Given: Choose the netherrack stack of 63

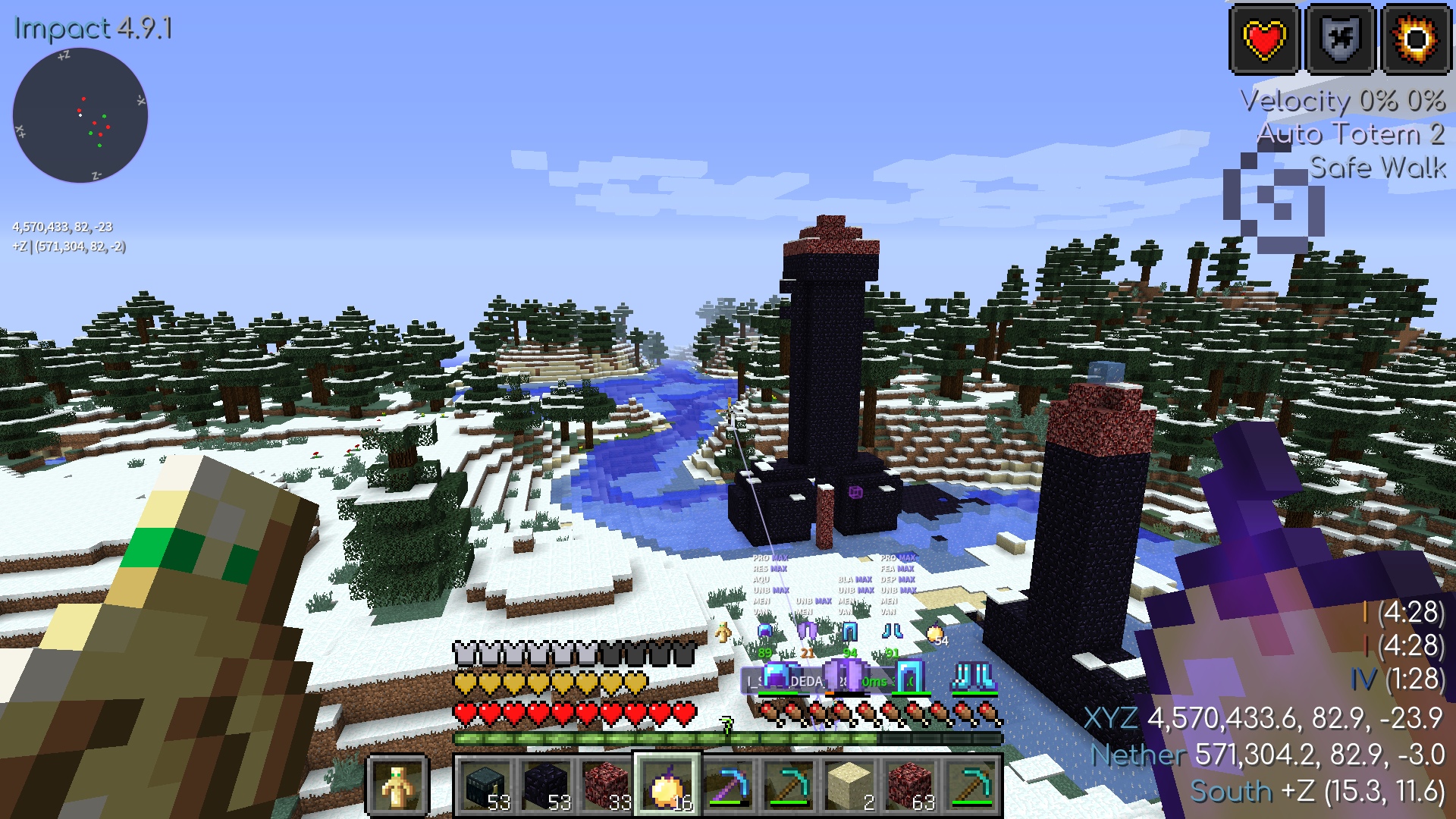Looking at the screenshot, I should click(x=910, y=786).
